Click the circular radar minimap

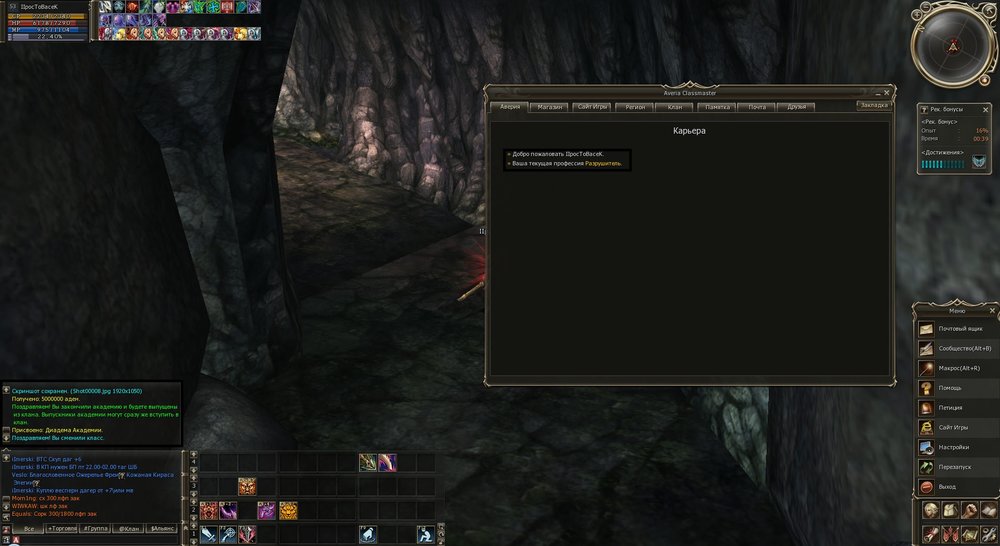pyautogui.click(x=953, y=46)
